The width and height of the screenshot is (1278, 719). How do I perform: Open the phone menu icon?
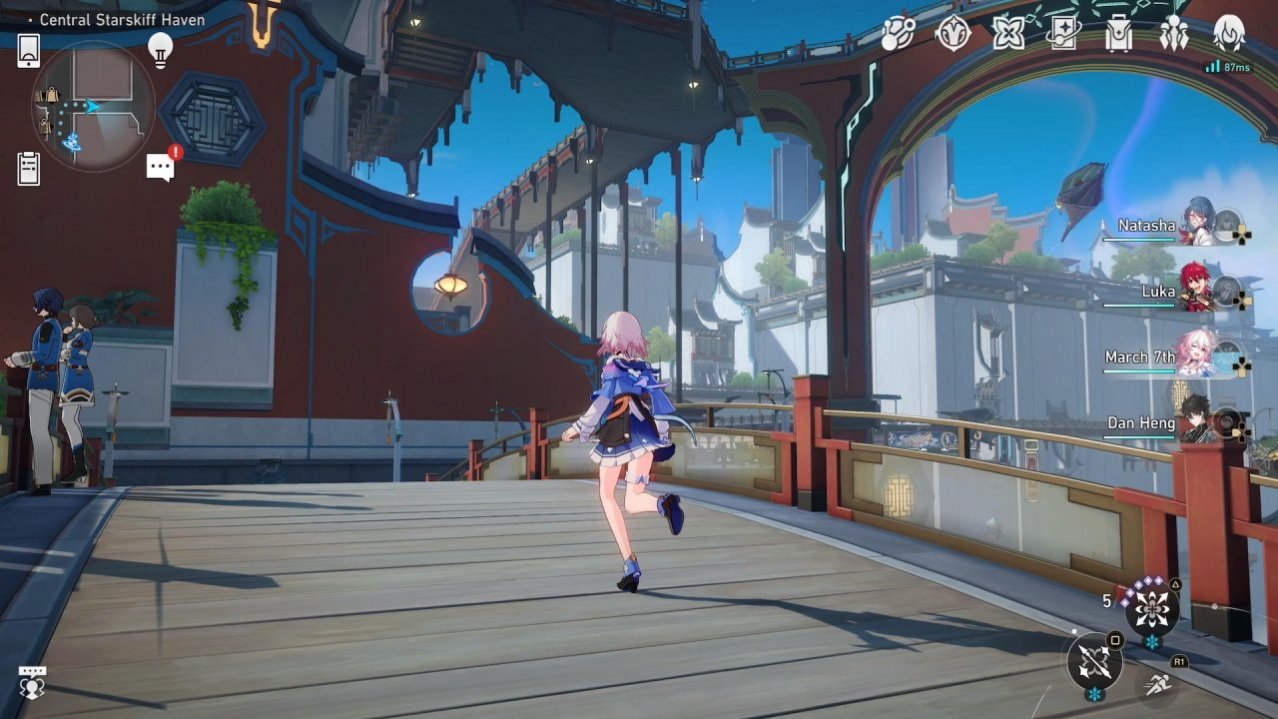[29, 50]
